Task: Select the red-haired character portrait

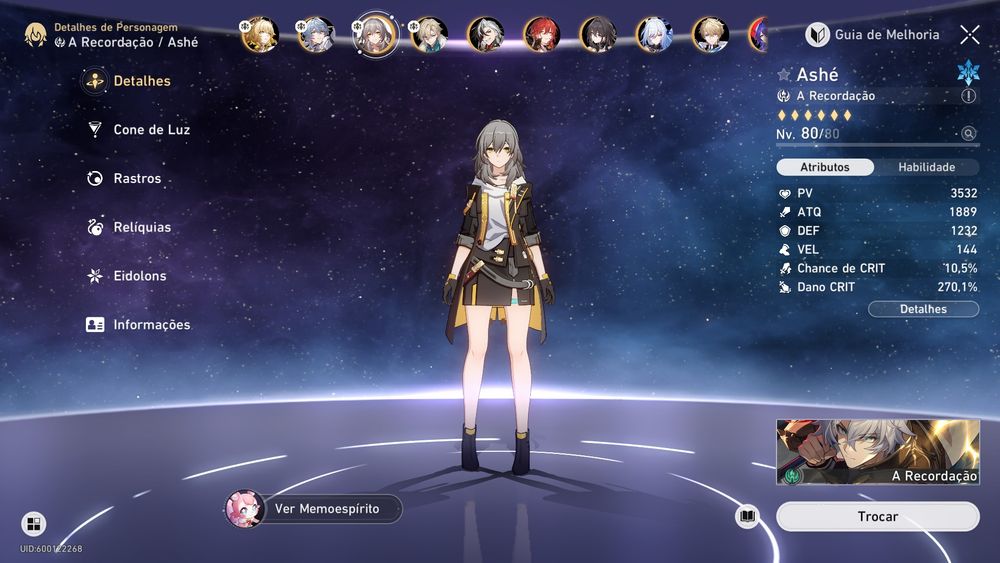Action: point(543,35)
